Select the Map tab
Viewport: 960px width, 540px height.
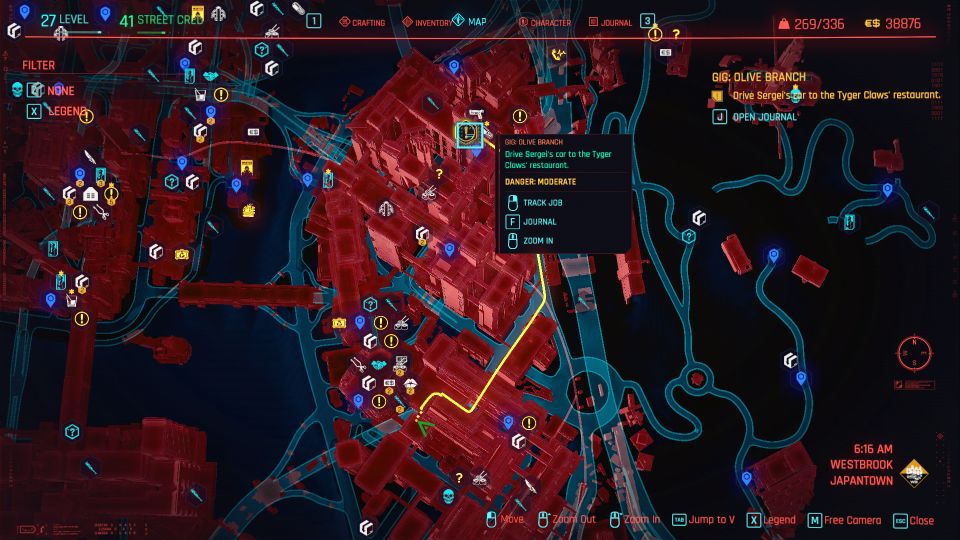[x=470, y=22]
